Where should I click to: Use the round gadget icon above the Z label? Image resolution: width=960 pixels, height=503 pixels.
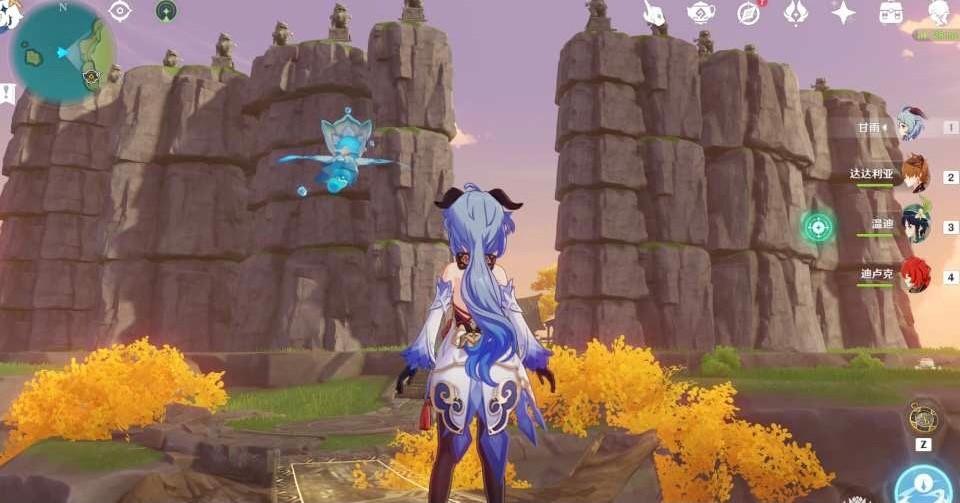tap(922, 417)
